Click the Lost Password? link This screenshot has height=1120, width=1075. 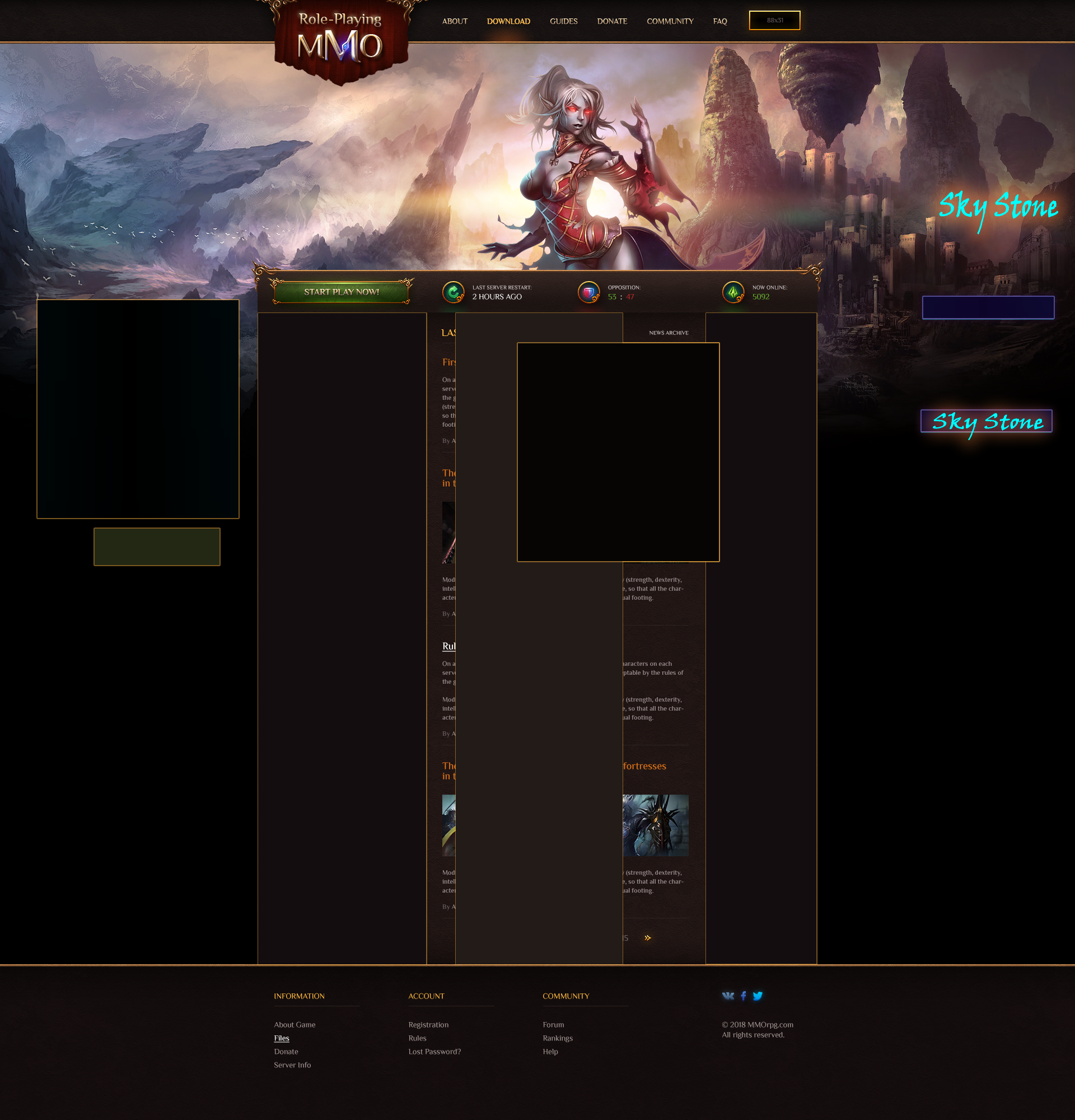(x=434, y=1052)
